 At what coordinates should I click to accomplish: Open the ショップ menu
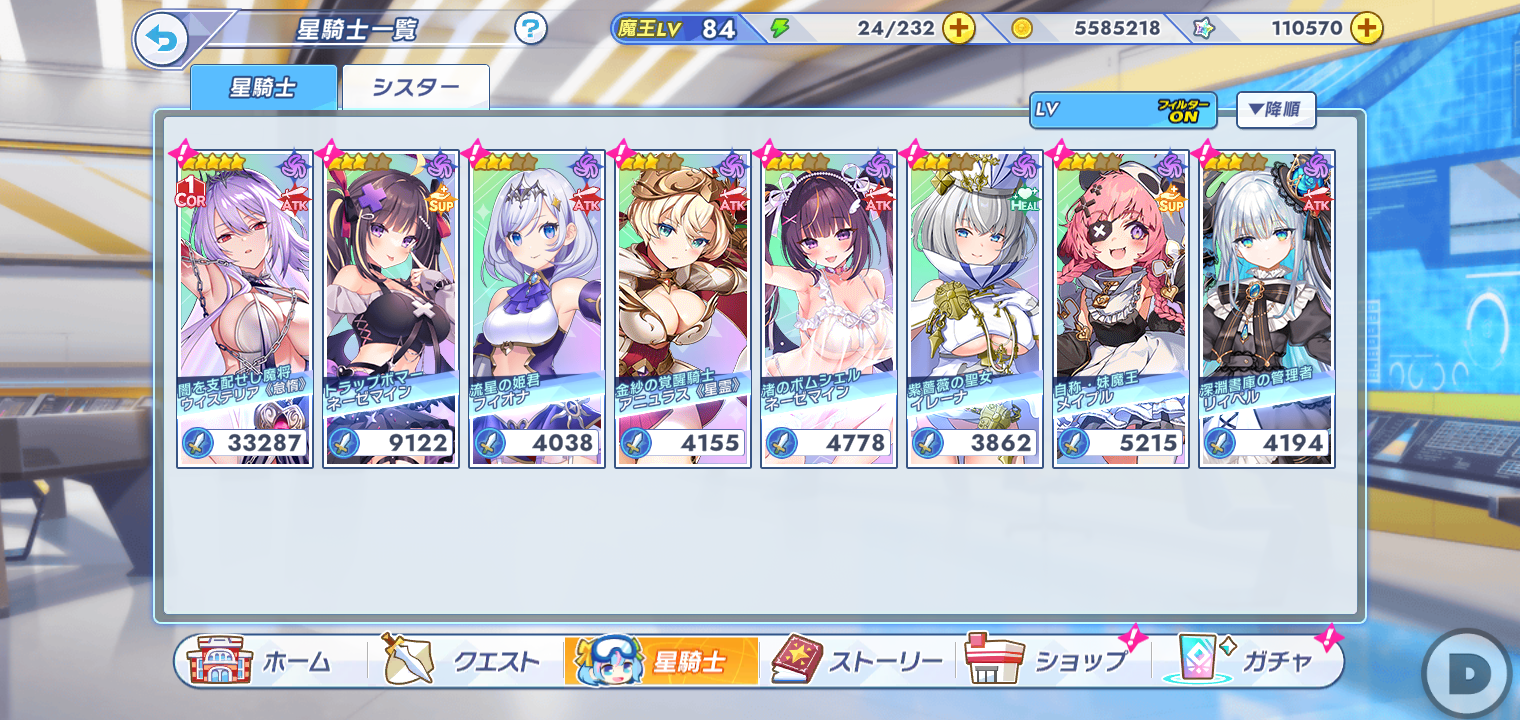1052,662
